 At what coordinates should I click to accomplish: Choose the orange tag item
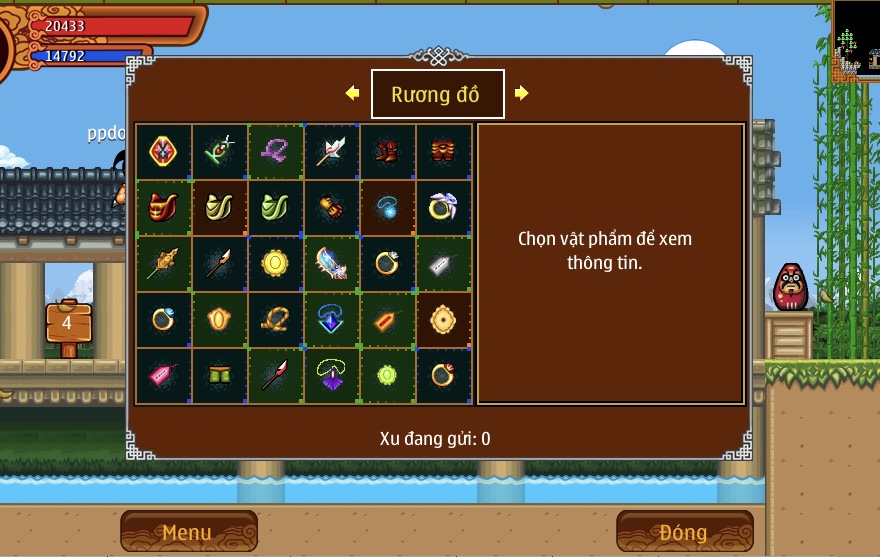(x=387, y=320)
